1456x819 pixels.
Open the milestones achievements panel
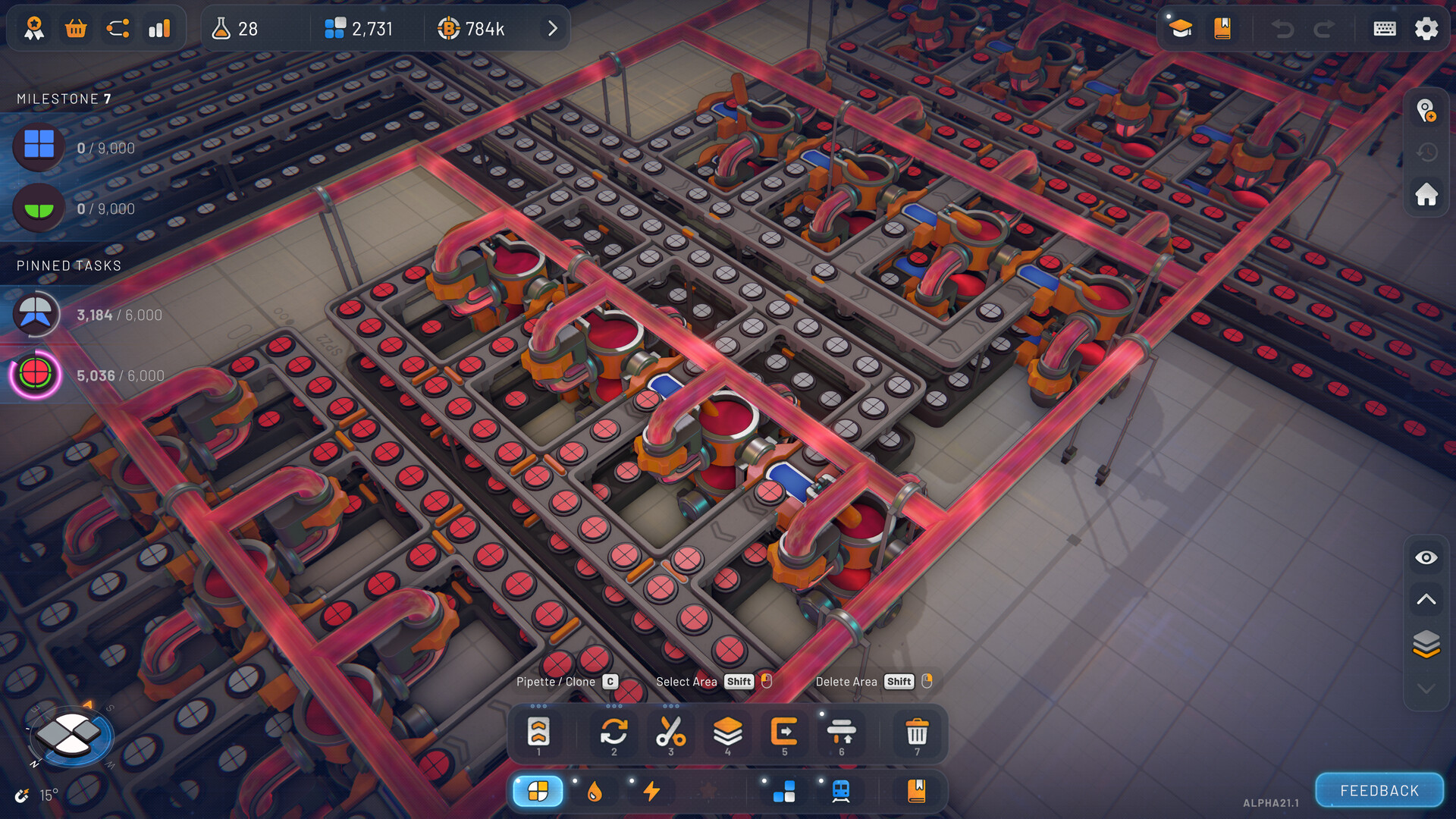pyautogui.click(x=34, y=28)
